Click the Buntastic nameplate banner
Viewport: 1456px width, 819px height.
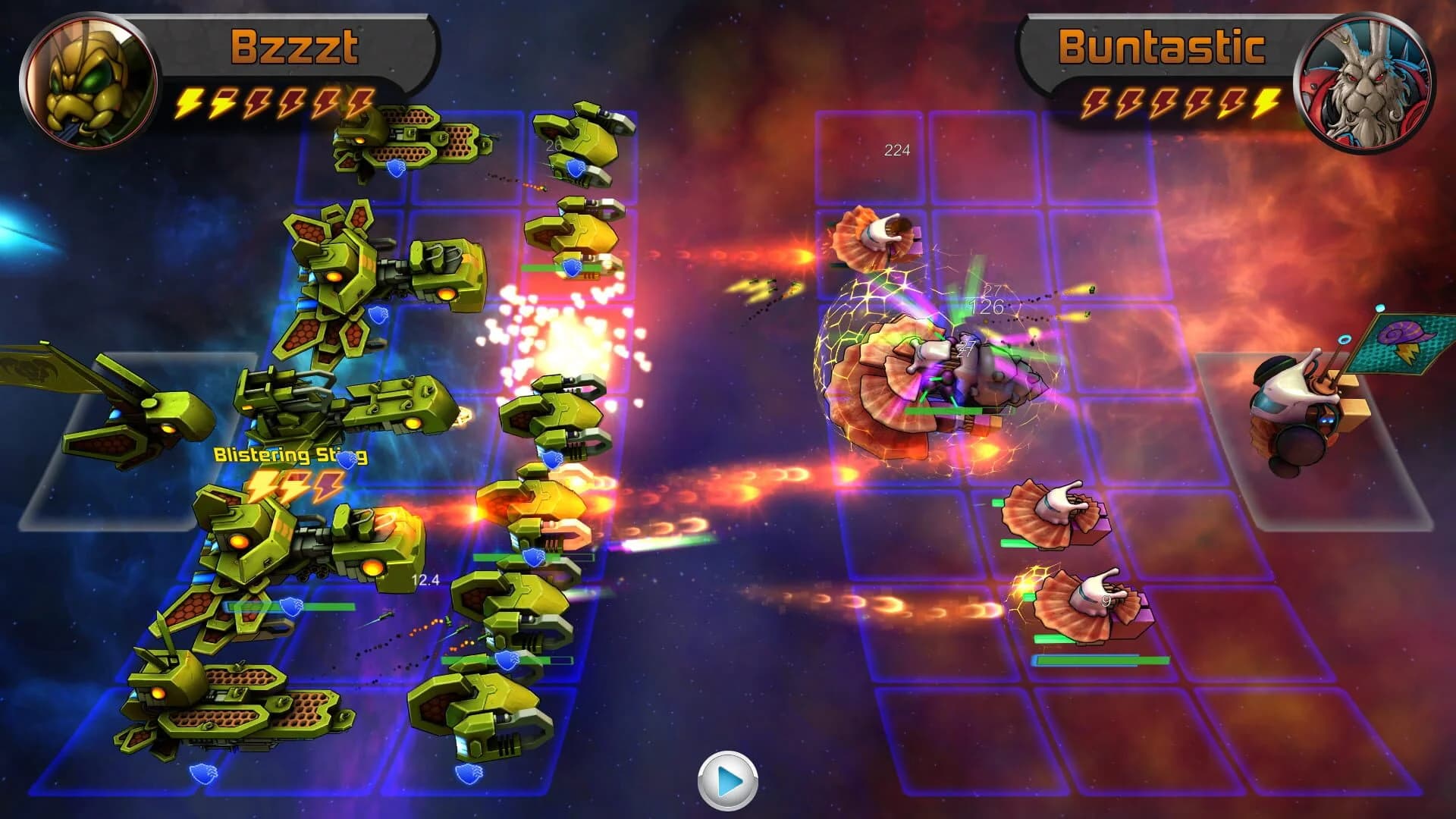click(x=1160, y=47)
